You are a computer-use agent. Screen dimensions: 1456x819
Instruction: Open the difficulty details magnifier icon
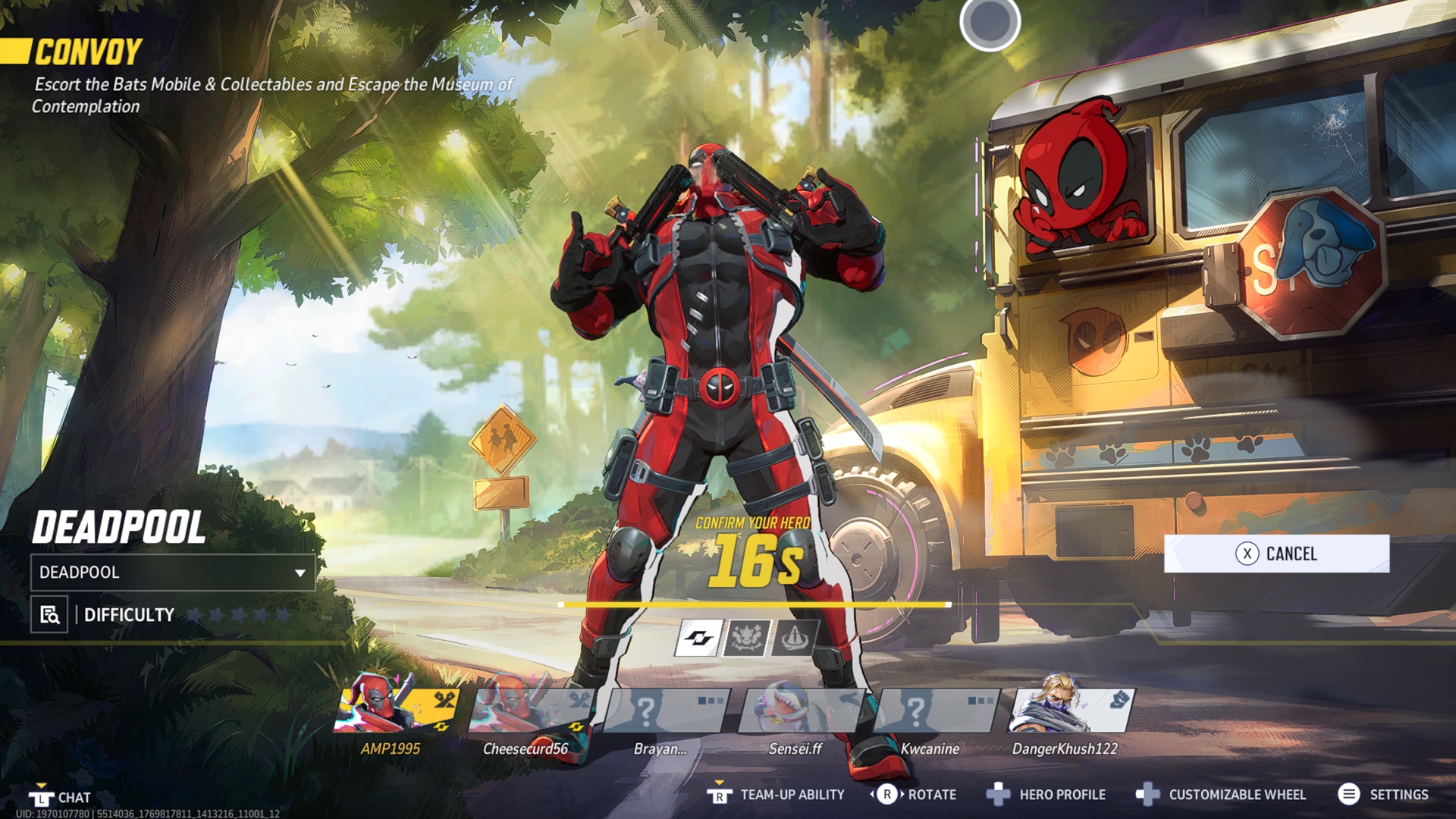tap(49, 615)
